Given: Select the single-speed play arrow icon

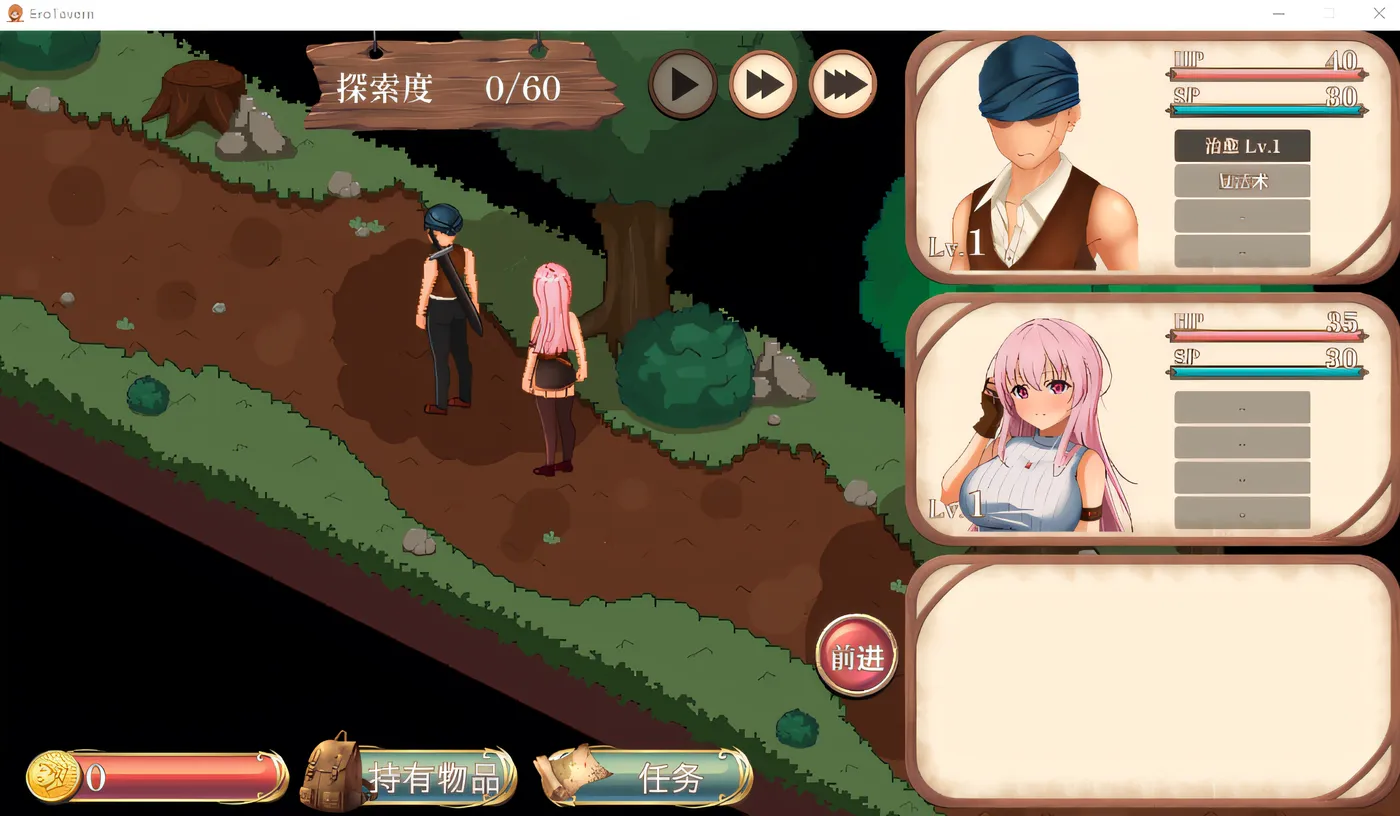Looking at the screenshot, I should pyautogui.click(x=682, y=84).
